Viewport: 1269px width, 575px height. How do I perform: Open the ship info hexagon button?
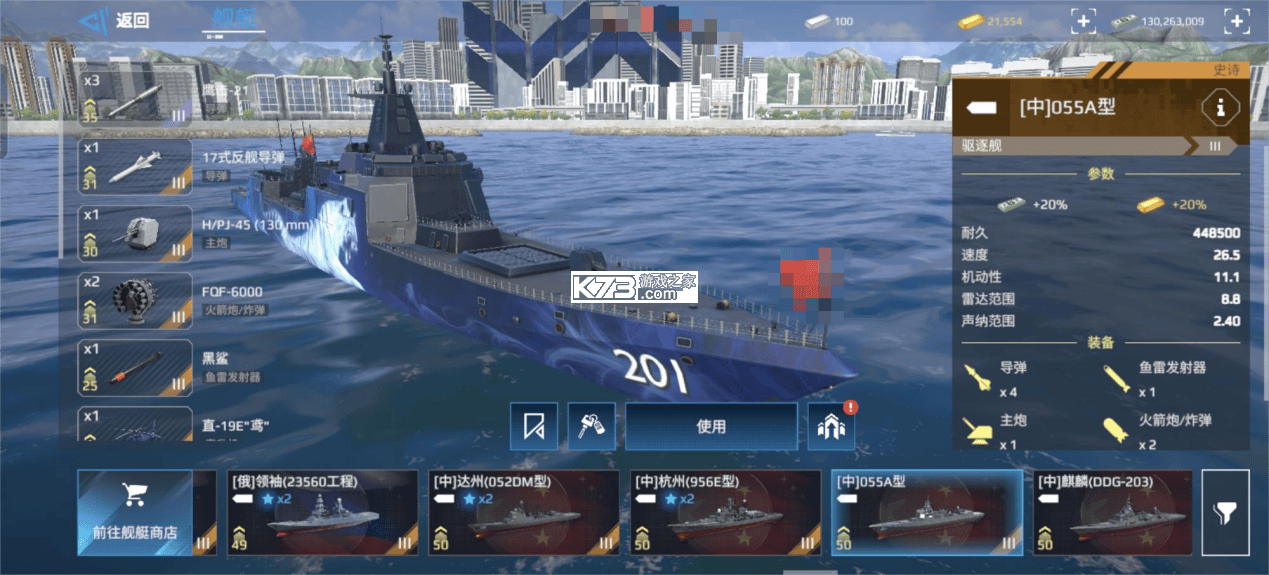point(1220,107)
